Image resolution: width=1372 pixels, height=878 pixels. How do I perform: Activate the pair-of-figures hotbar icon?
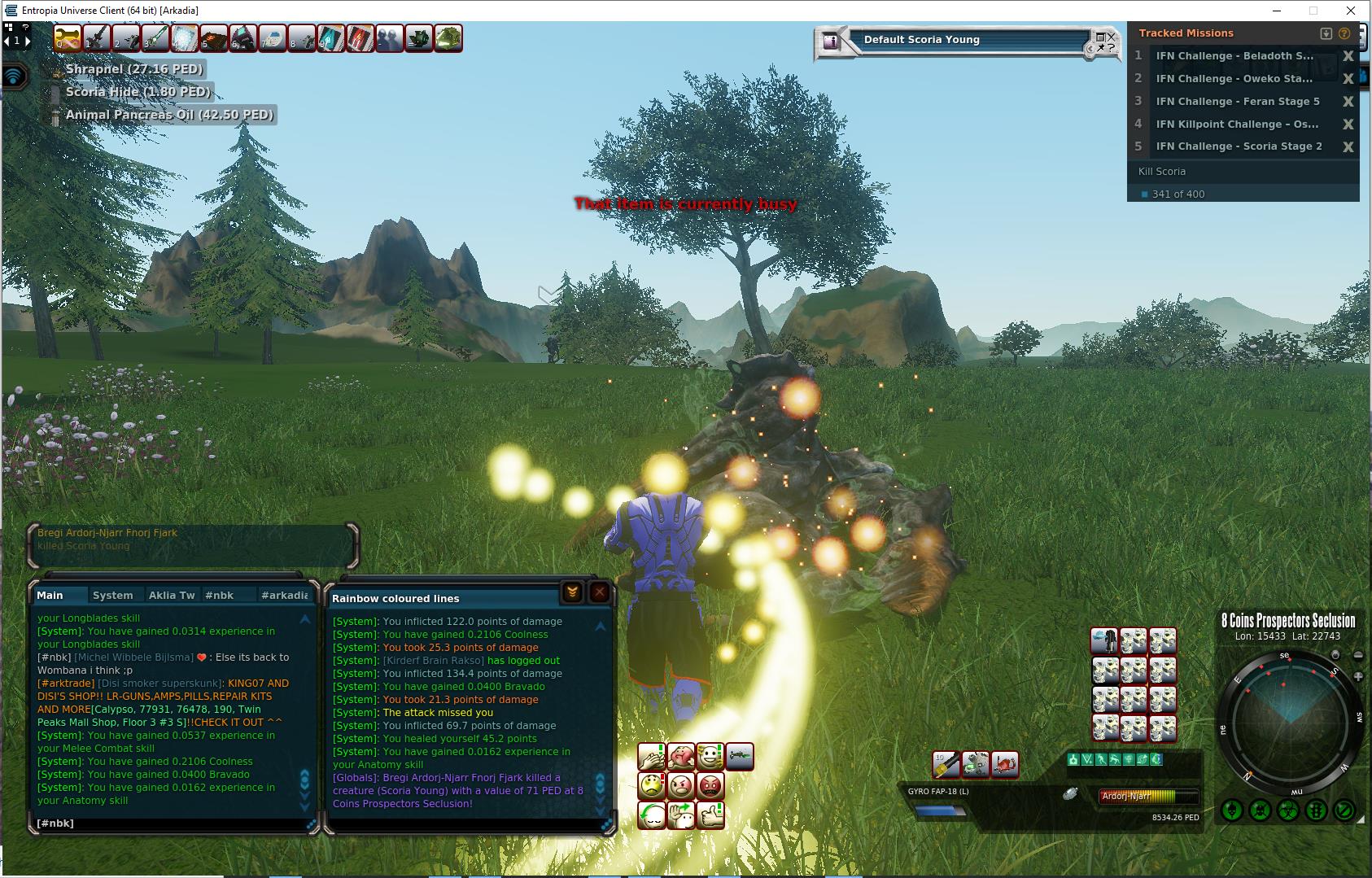[x=389, y=38]
